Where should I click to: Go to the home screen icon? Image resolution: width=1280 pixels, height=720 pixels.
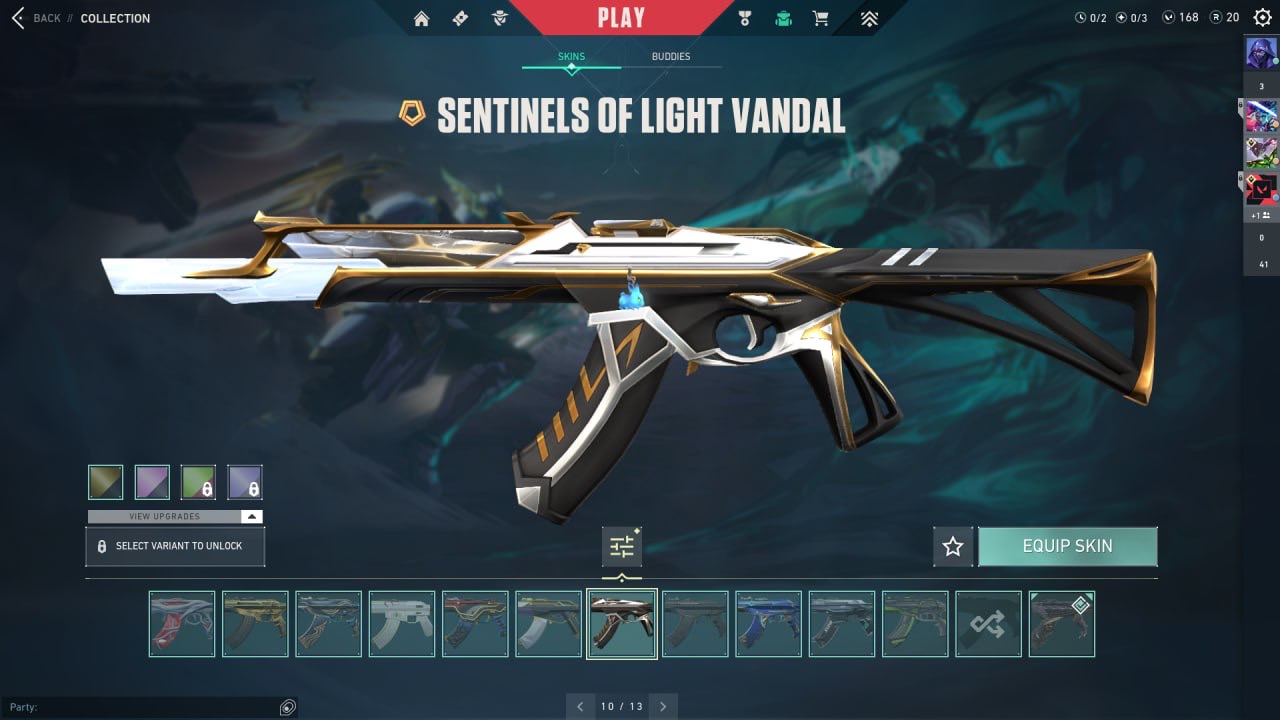click(x=422, y=18)
